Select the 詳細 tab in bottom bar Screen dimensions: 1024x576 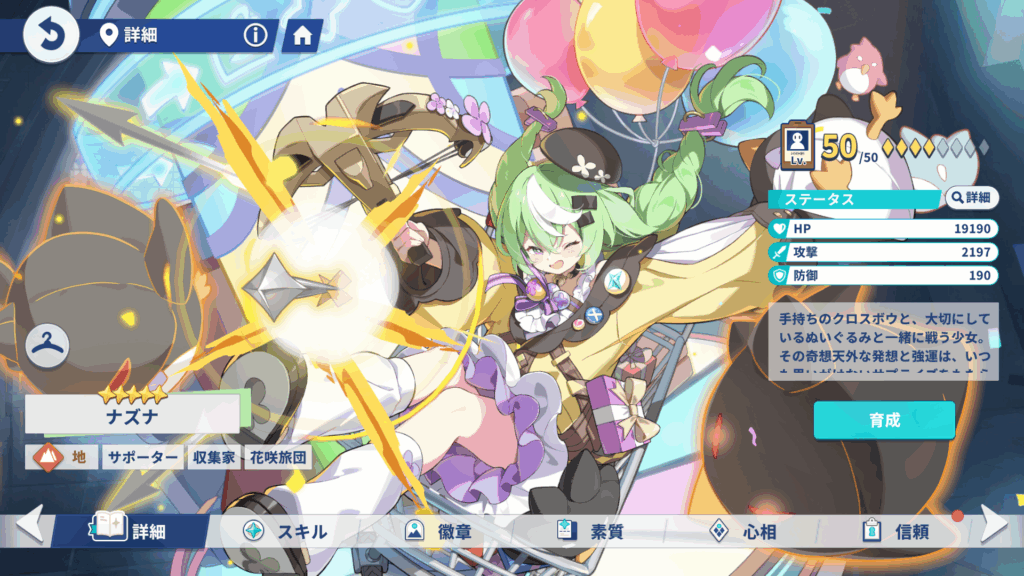pyautogui.click(x=132, y=531)
